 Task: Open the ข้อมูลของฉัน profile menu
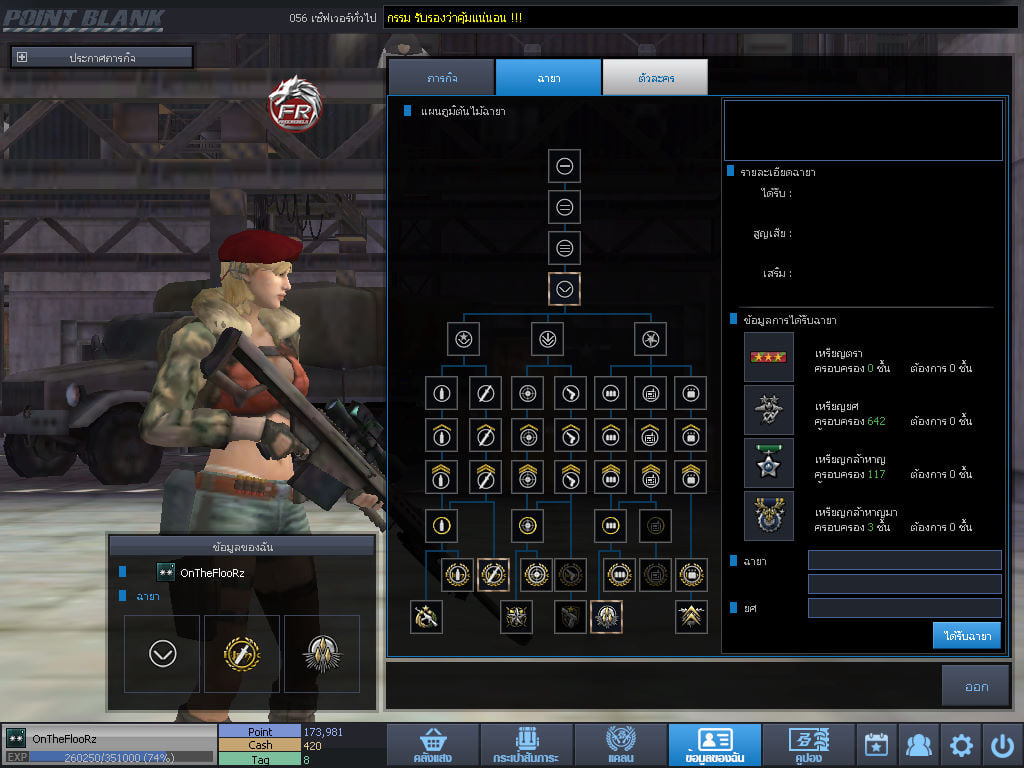point(714,746)
